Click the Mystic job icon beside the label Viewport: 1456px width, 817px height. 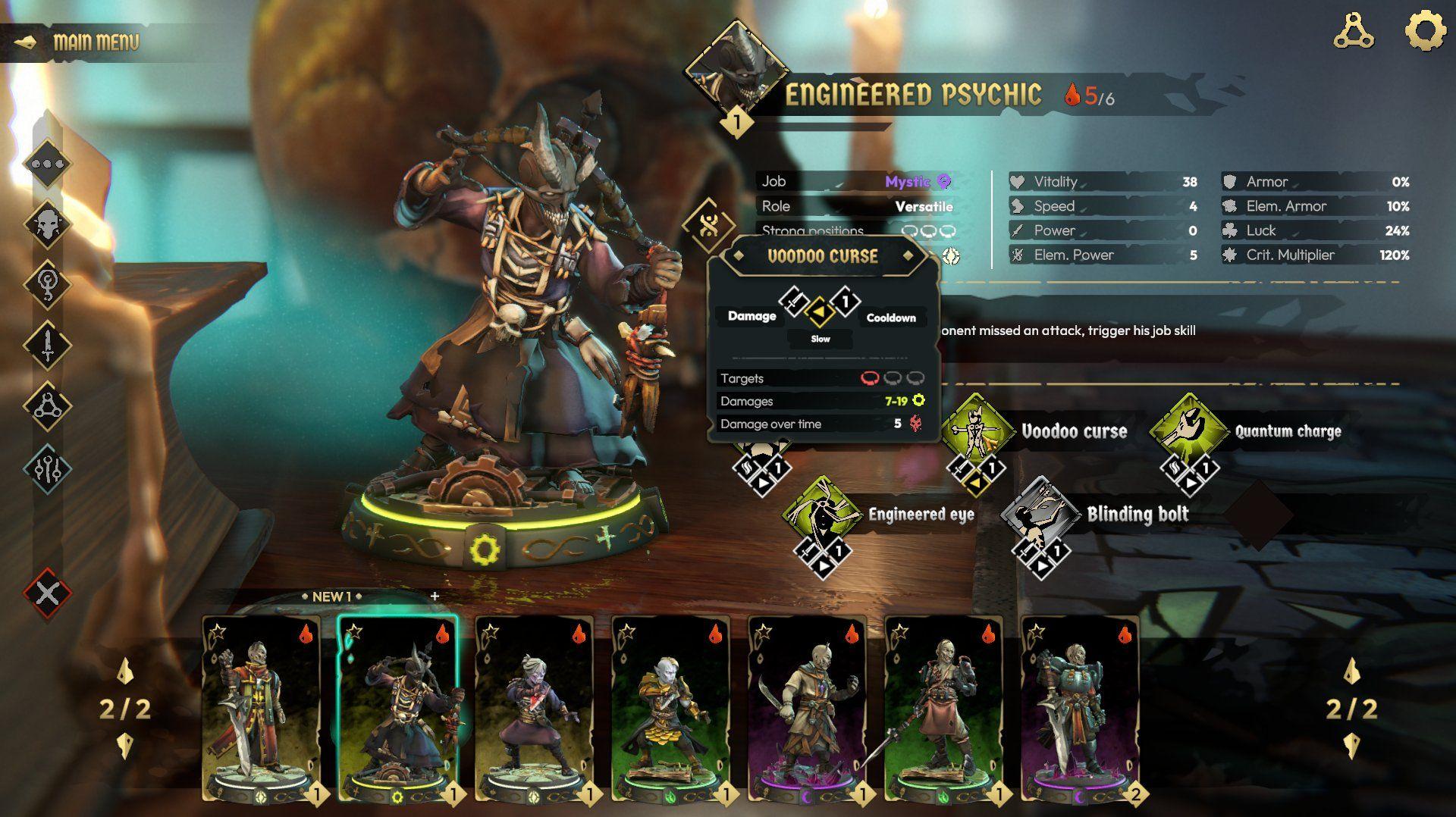coord(945,181)
